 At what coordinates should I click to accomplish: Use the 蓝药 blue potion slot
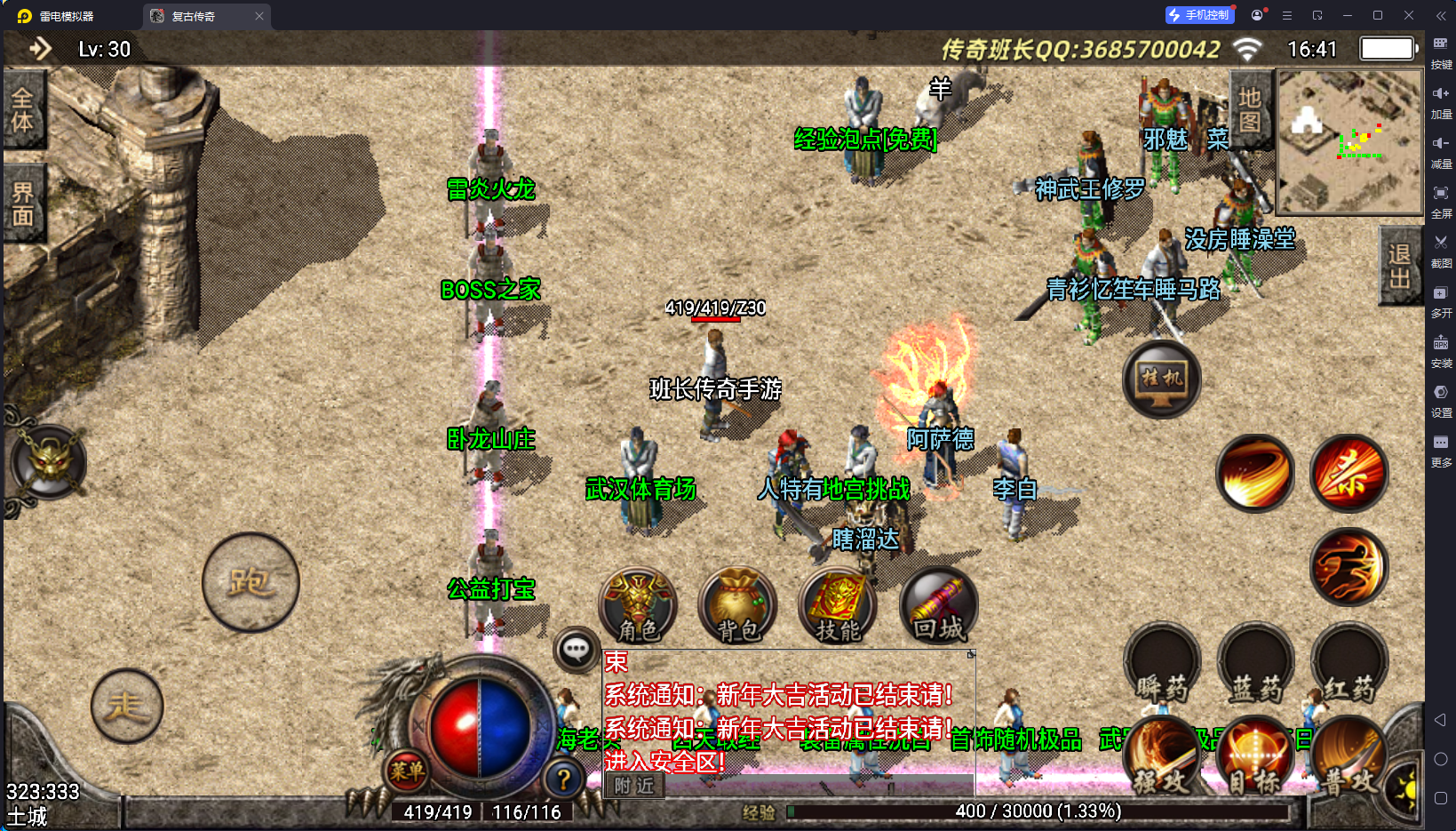(x=1255, y=667)
